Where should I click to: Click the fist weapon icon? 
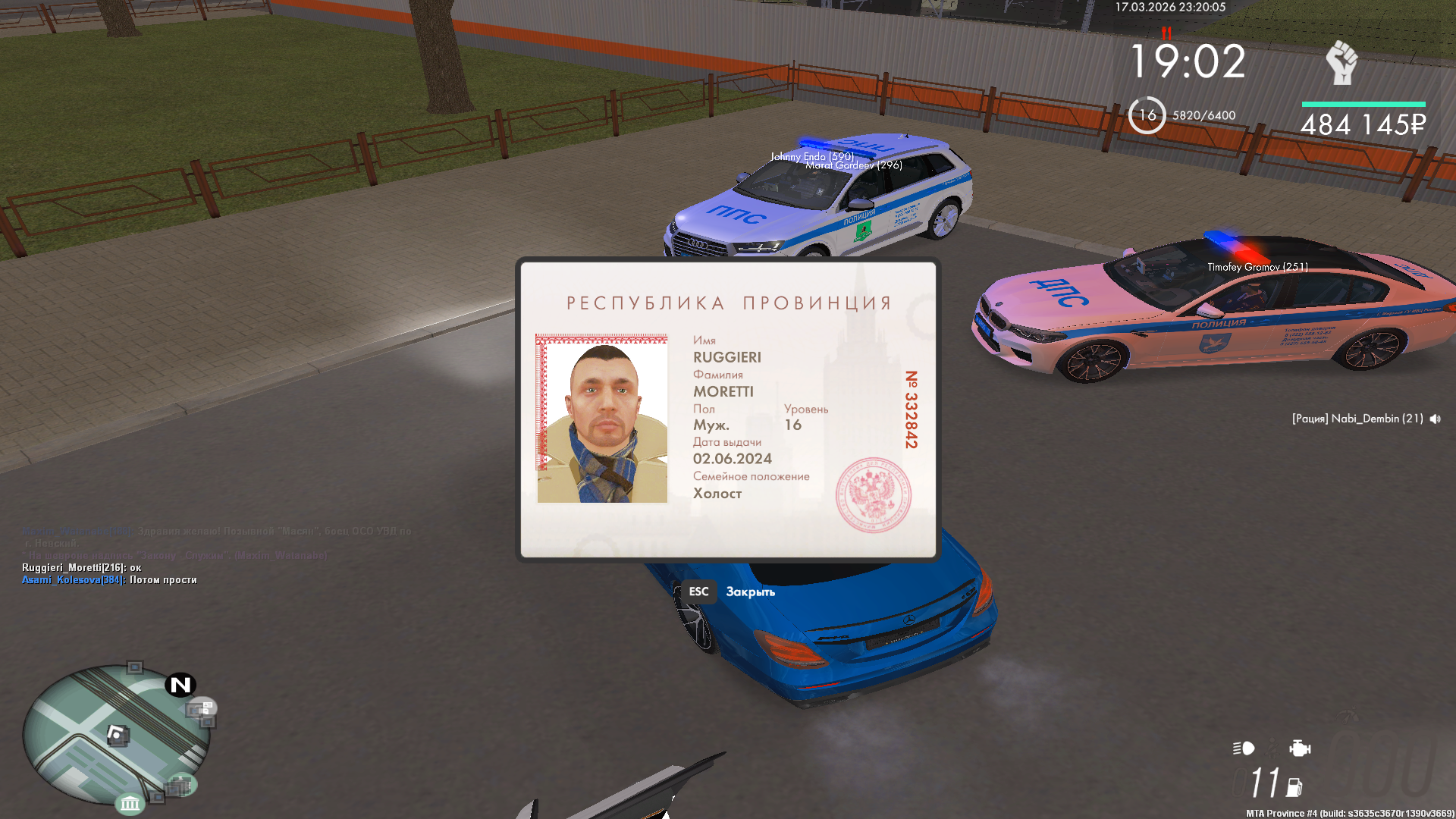[1341, 62]
